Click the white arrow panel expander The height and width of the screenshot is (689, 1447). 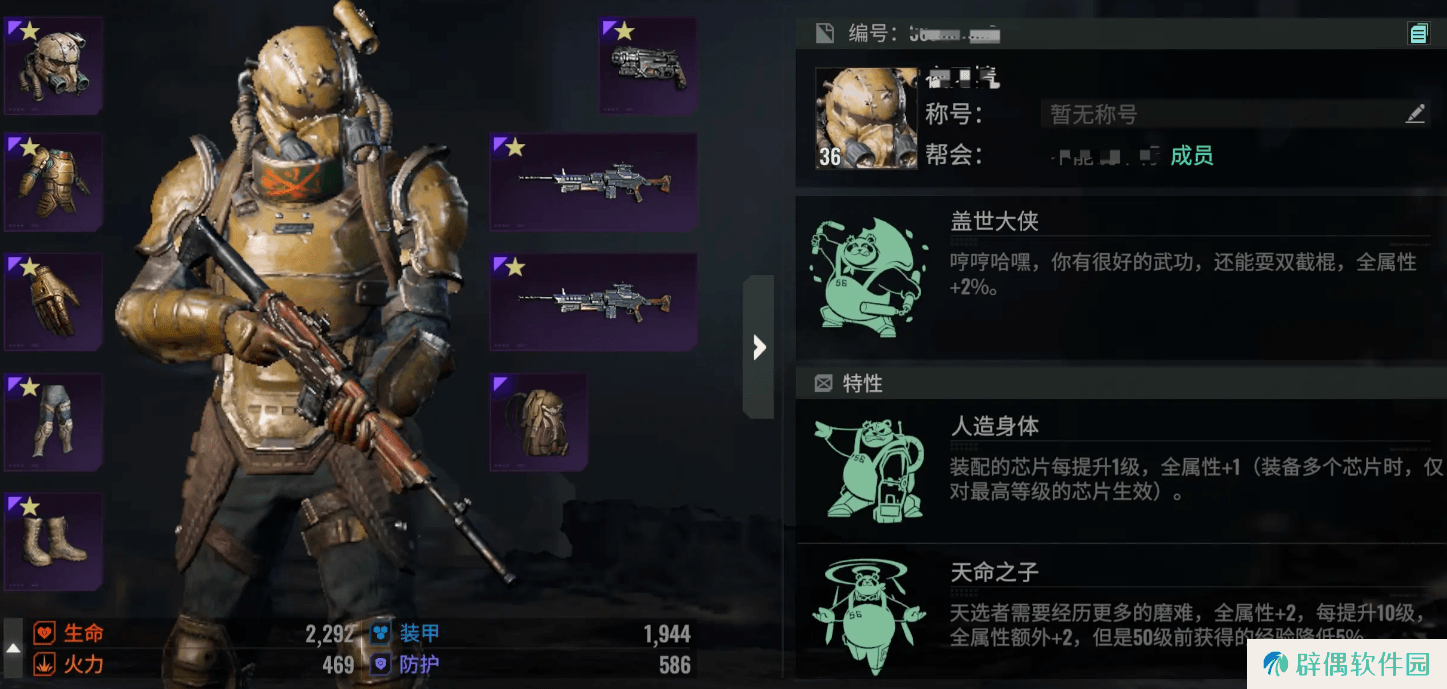point(759,347)
